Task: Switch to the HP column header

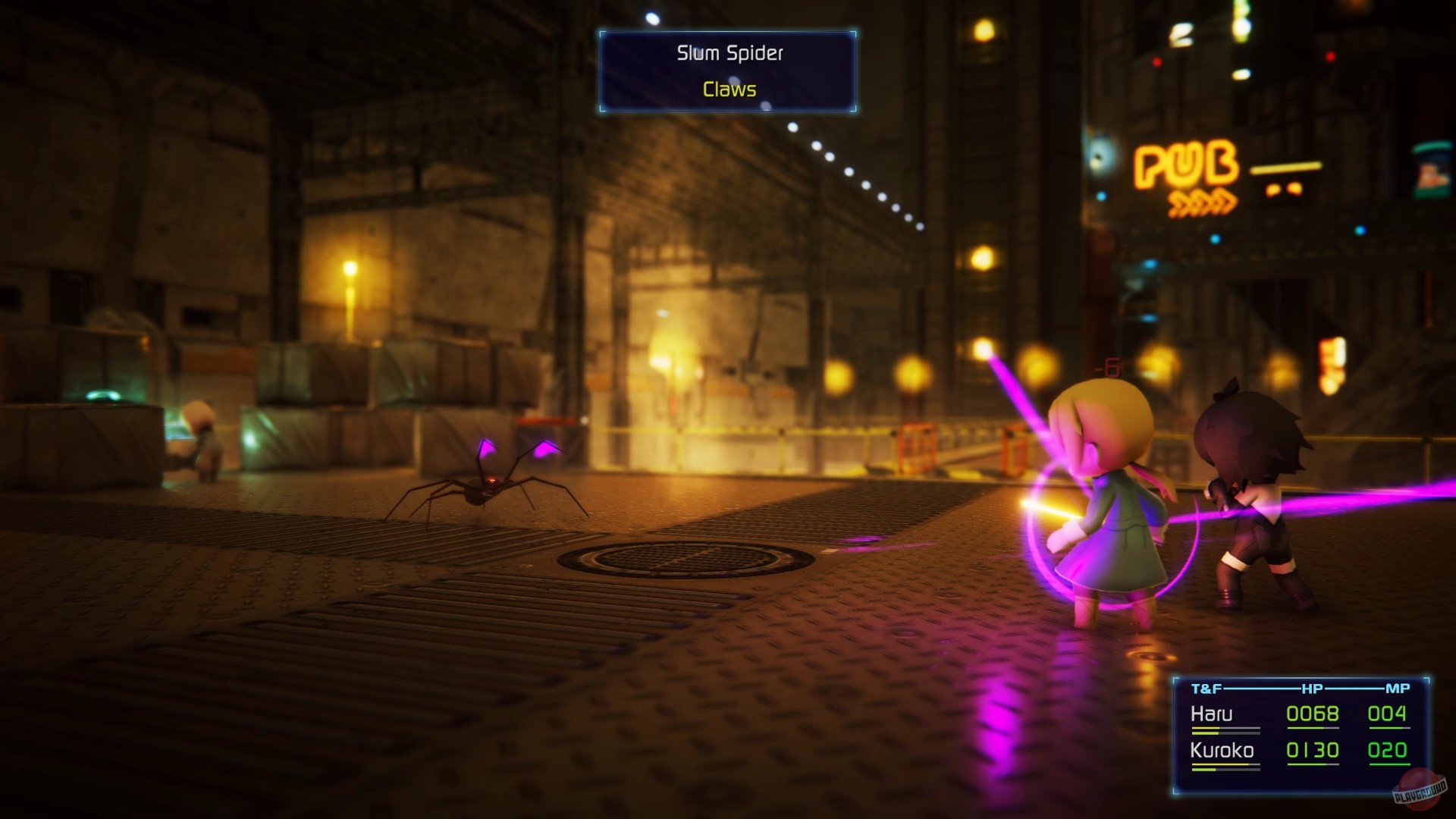Action: click(x=1312, y=688)
